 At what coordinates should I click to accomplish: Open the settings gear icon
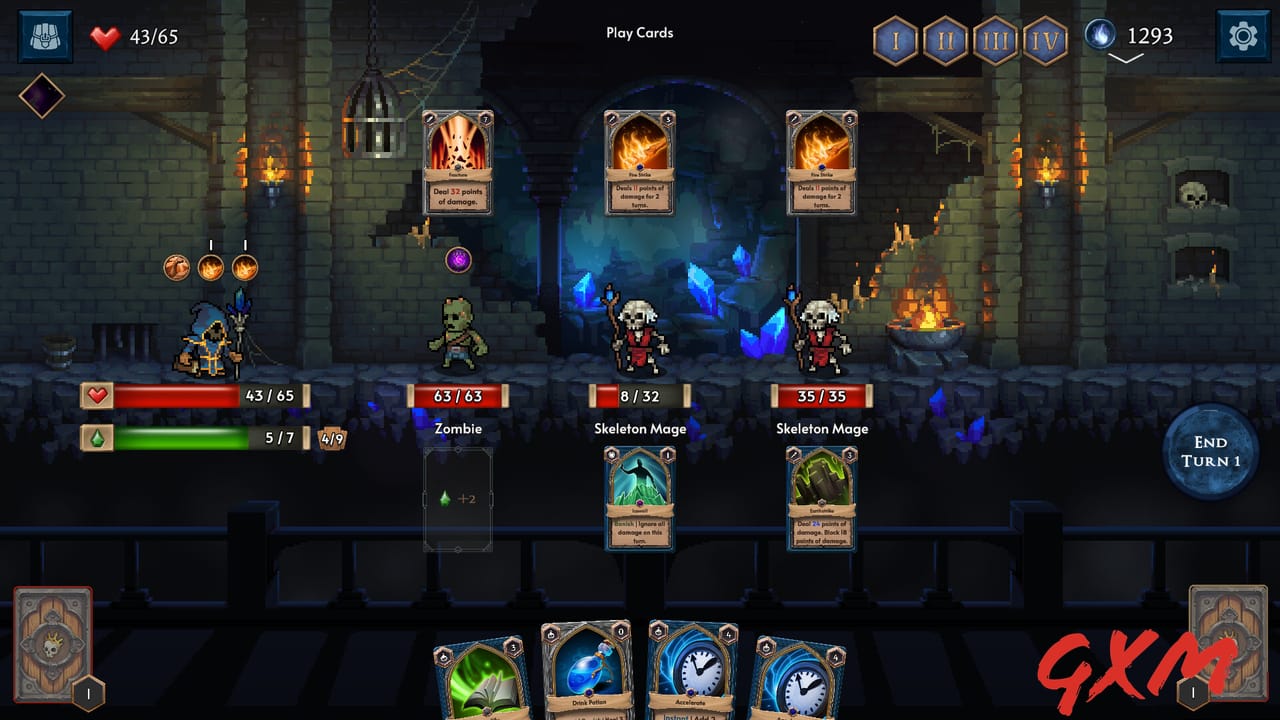point(1242,36)
